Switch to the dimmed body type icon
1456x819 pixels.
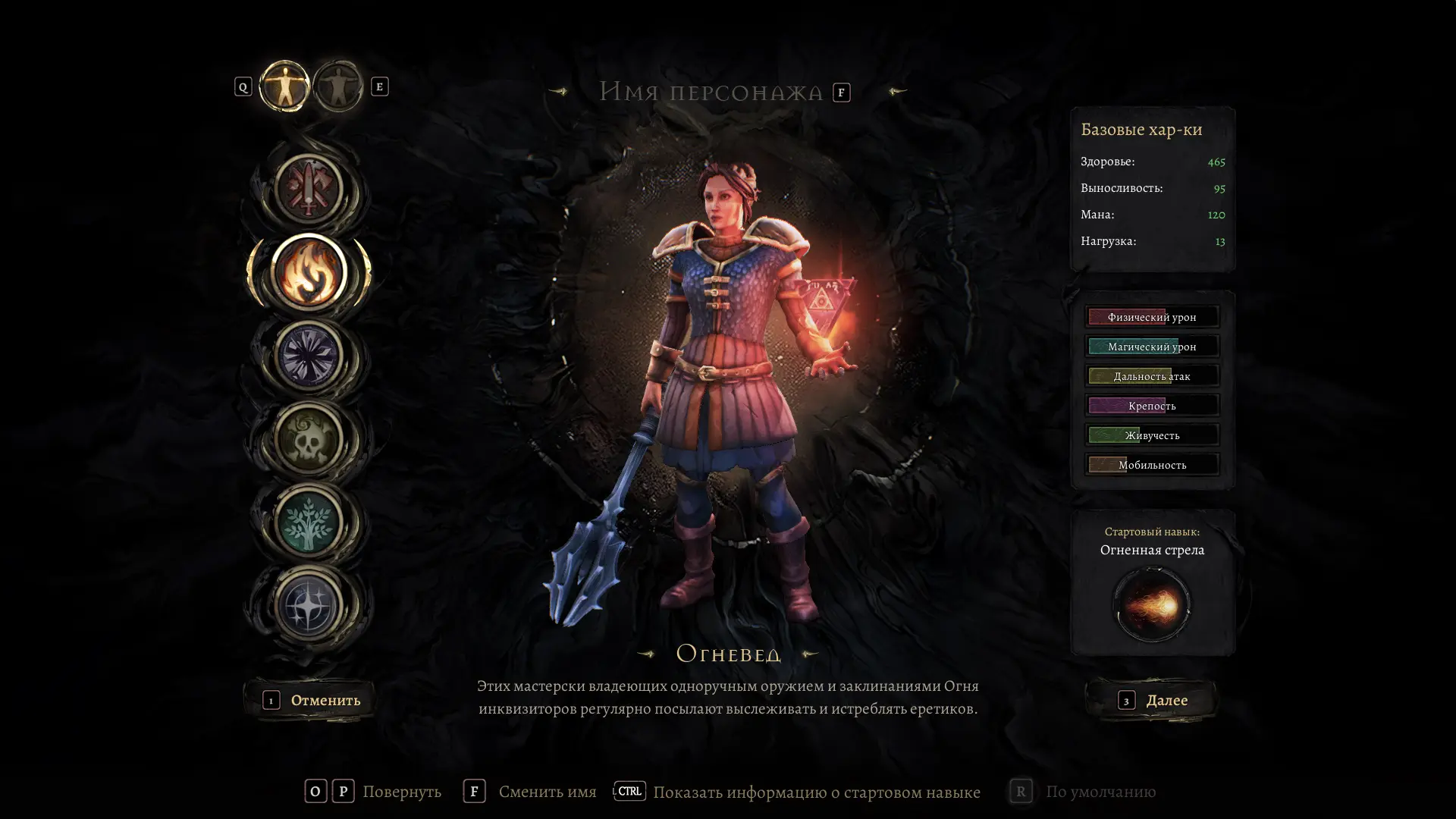point(338,86)
